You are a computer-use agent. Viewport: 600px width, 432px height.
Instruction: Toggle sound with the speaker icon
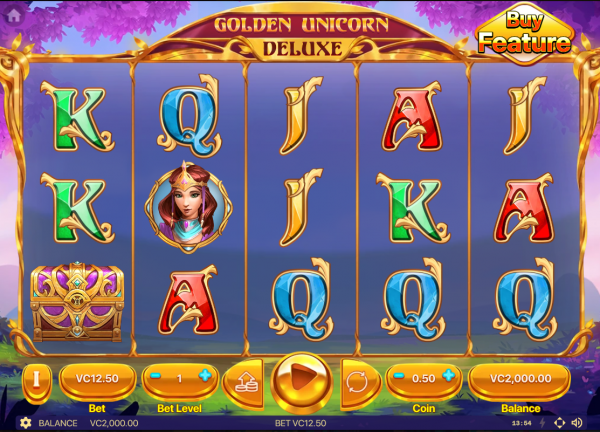click(577, 423)
